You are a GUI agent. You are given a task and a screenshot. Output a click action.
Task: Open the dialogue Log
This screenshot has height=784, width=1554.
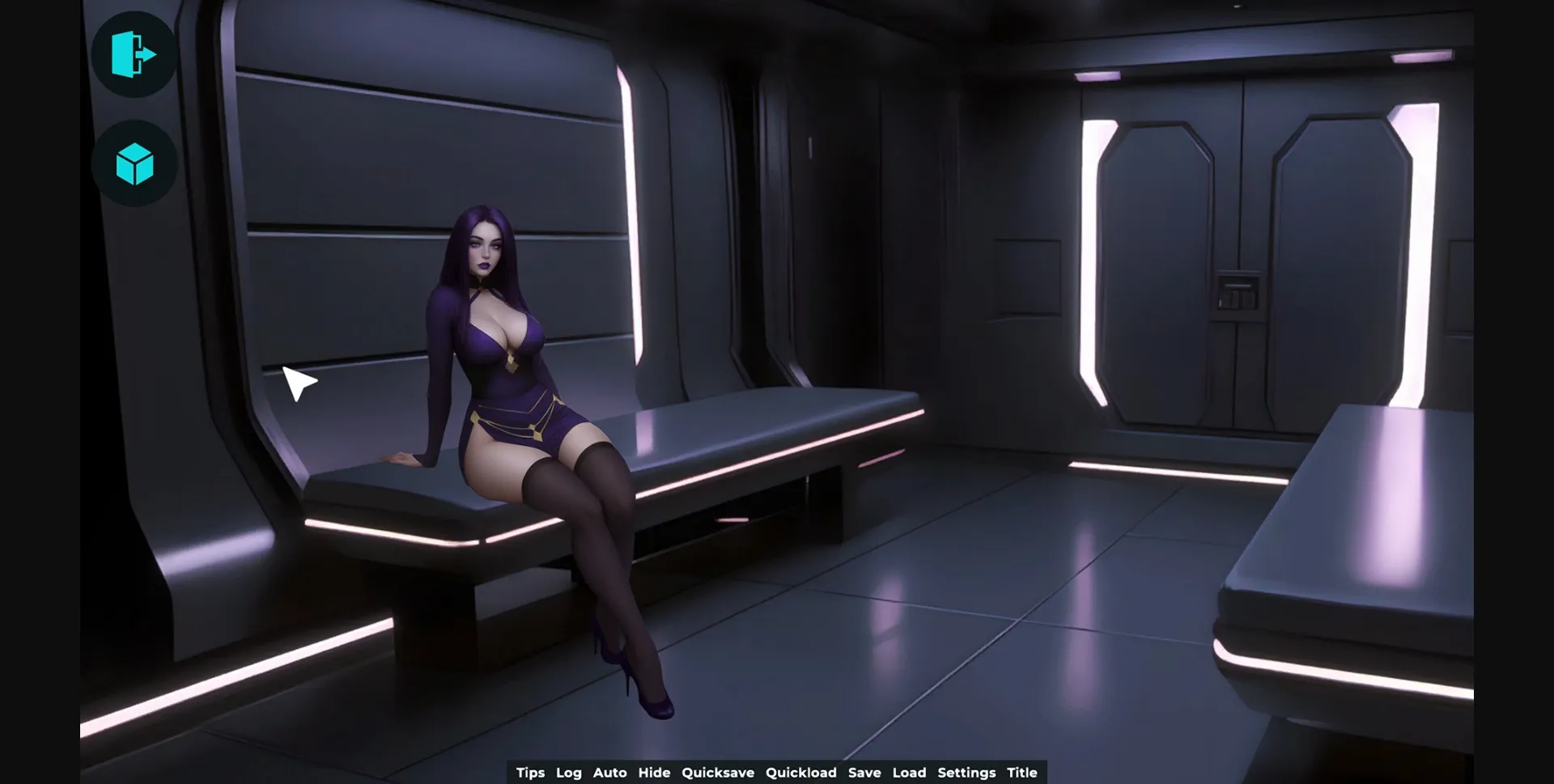point(569,773)
